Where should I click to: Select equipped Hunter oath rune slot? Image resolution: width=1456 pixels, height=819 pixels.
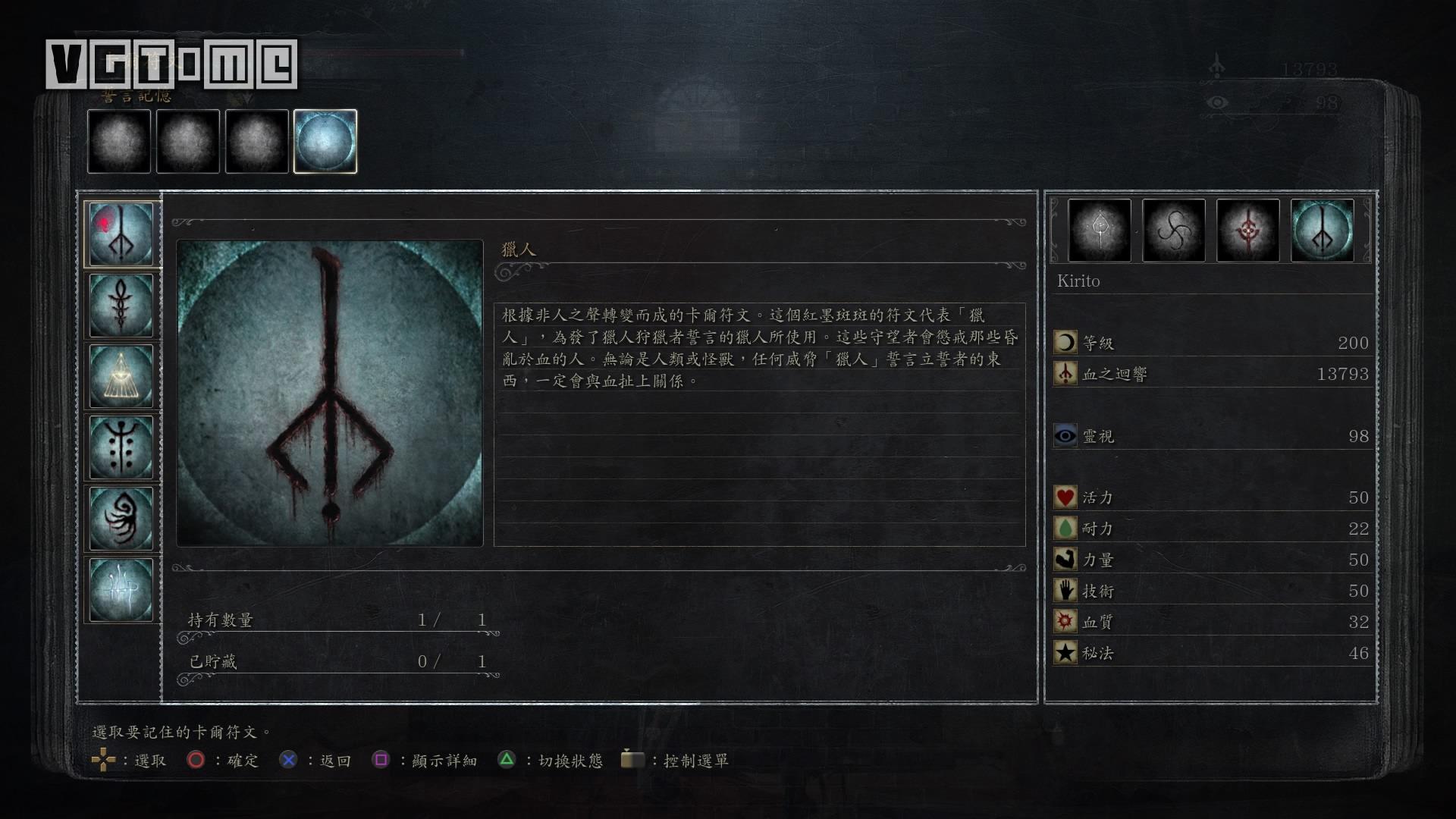click(1322, 231)
